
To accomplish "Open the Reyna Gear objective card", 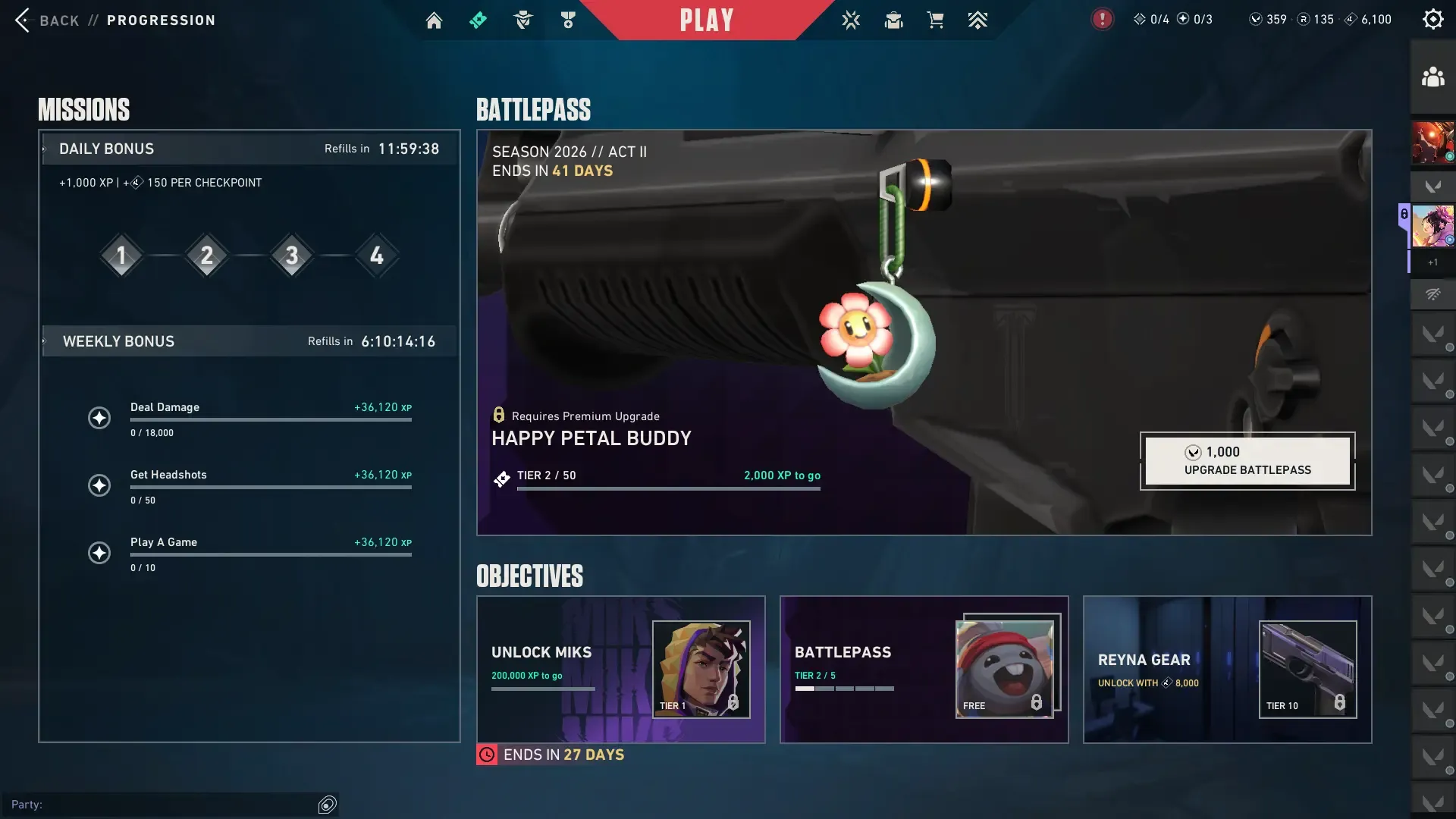I will (1227, 670).
